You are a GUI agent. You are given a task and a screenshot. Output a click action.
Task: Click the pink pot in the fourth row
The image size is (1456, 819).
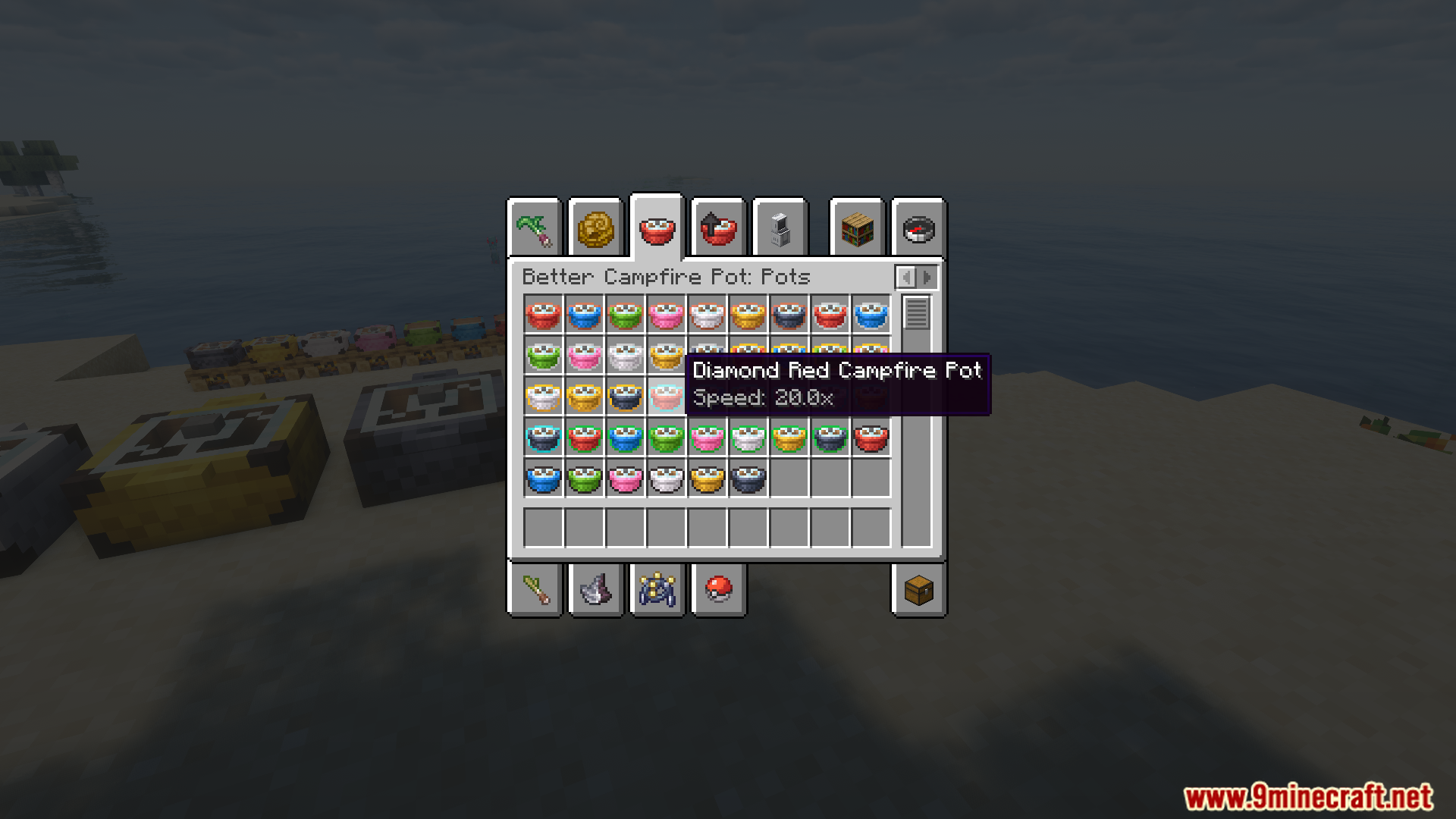[x=708, y=438]
